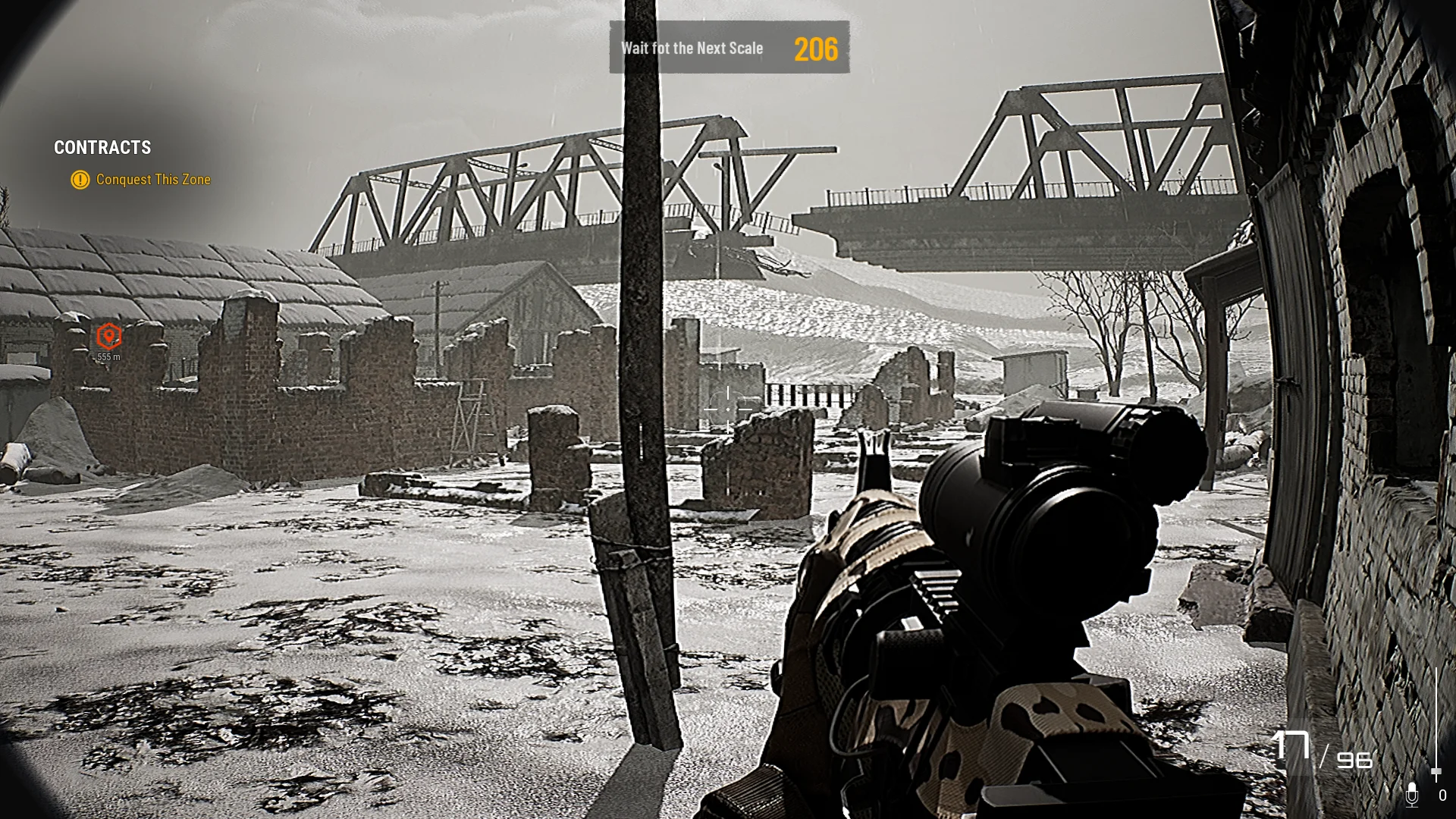Select the Conquest This Zone contract
1456x819 pixels.
coord(152,180)
